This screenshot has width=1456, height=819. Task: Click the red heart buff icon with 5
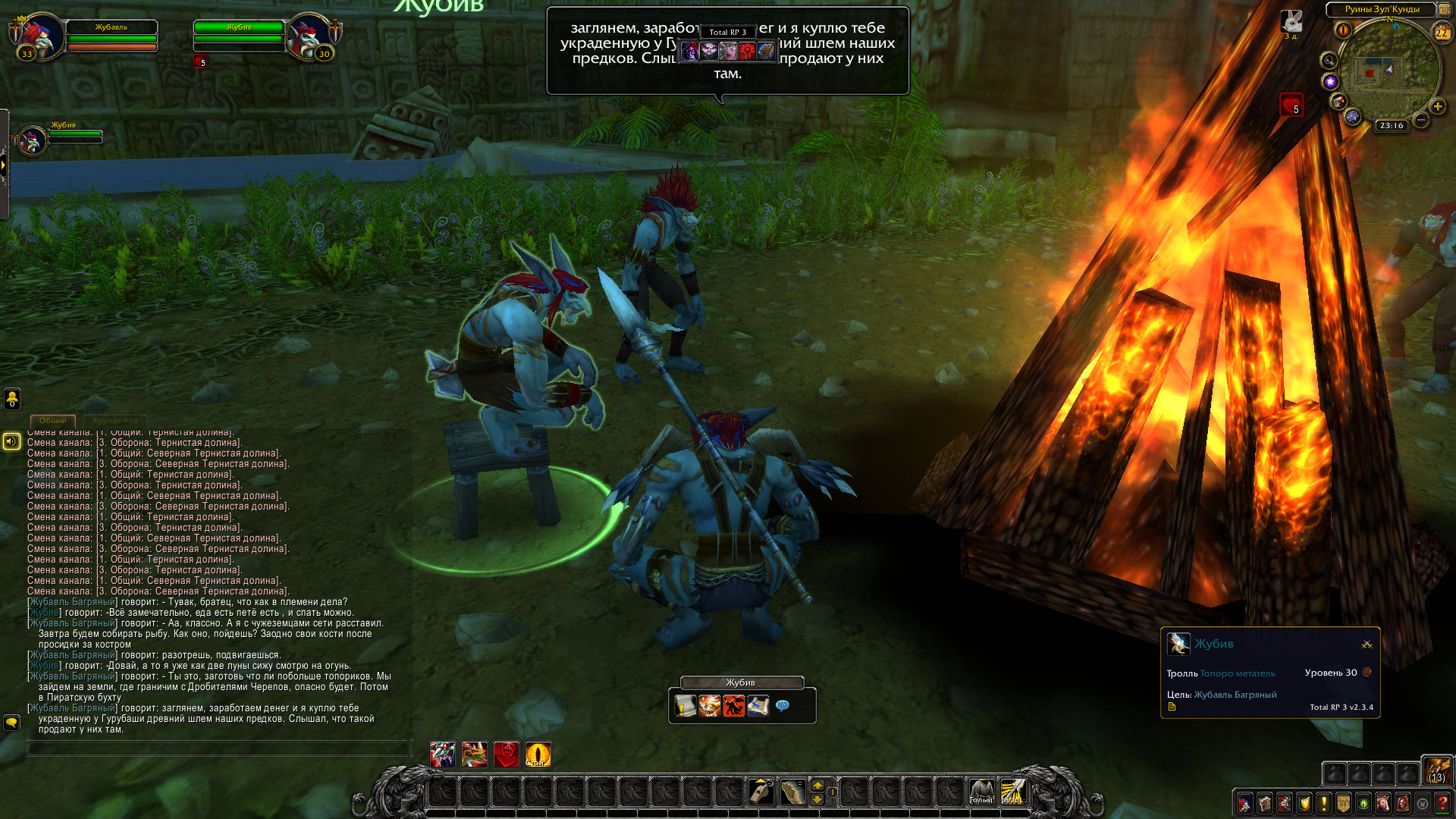click(1291, 104)
